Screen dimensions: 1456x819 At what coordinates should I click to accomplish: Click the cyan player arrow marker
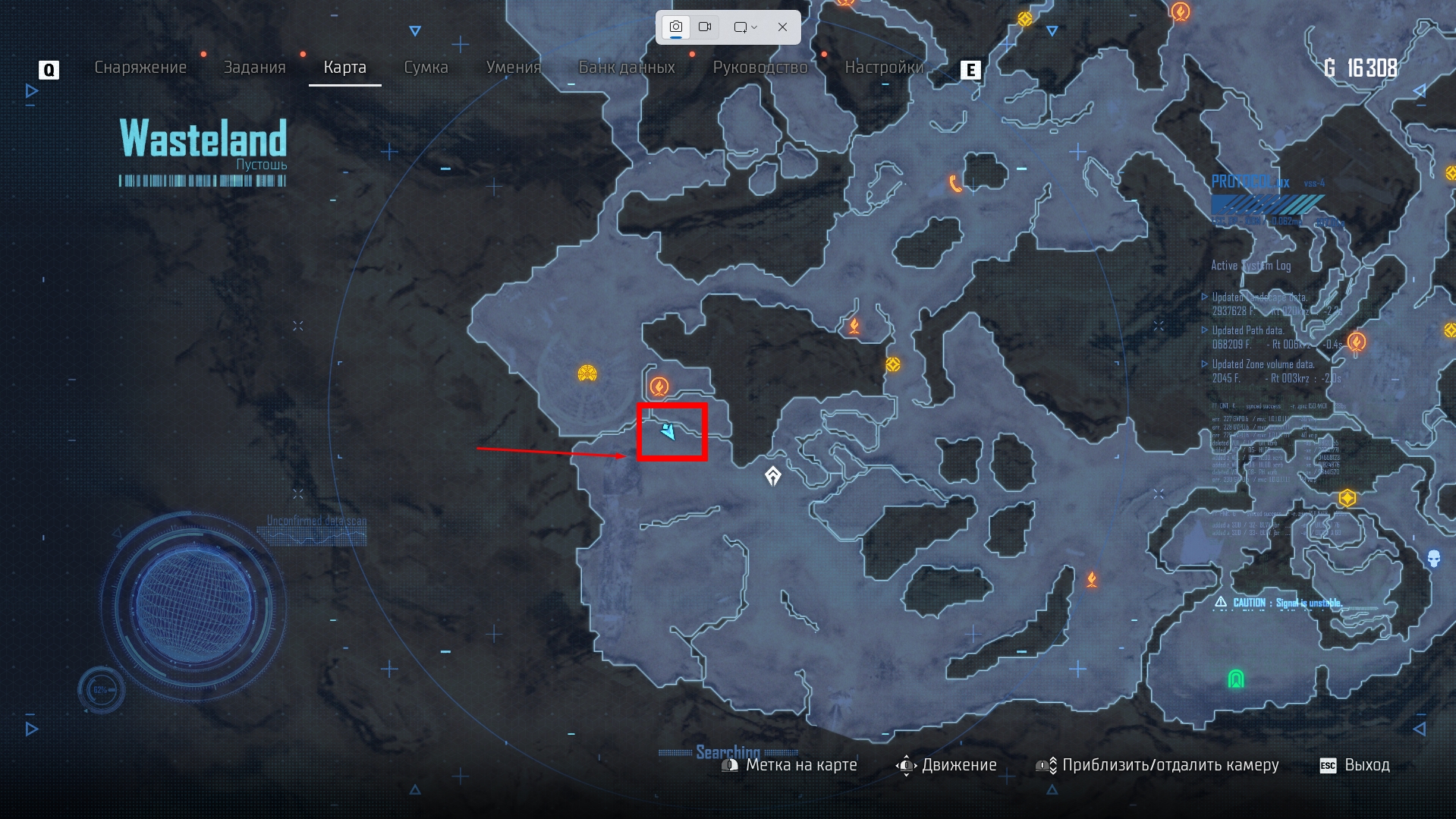[x=668, y=431]
